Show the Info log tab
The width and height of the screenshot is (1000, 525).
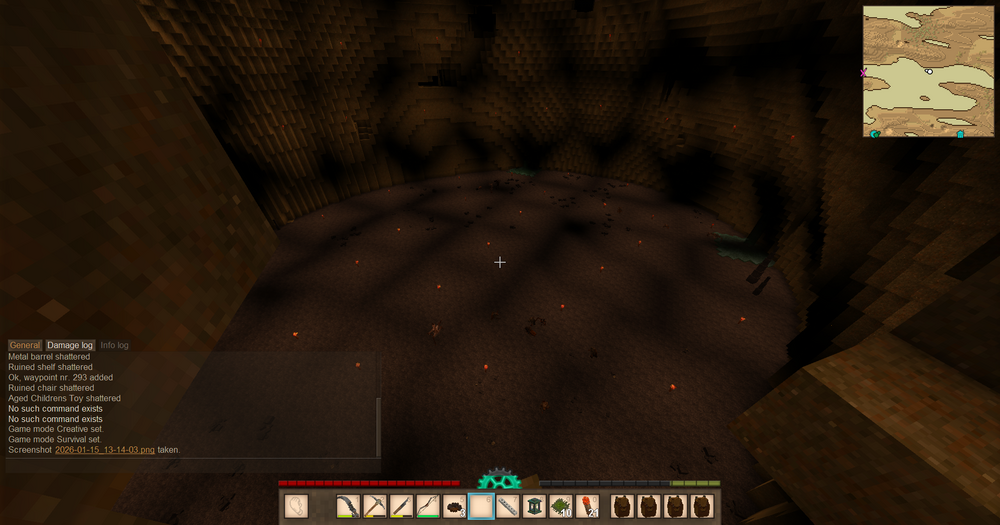pos(115,345)
